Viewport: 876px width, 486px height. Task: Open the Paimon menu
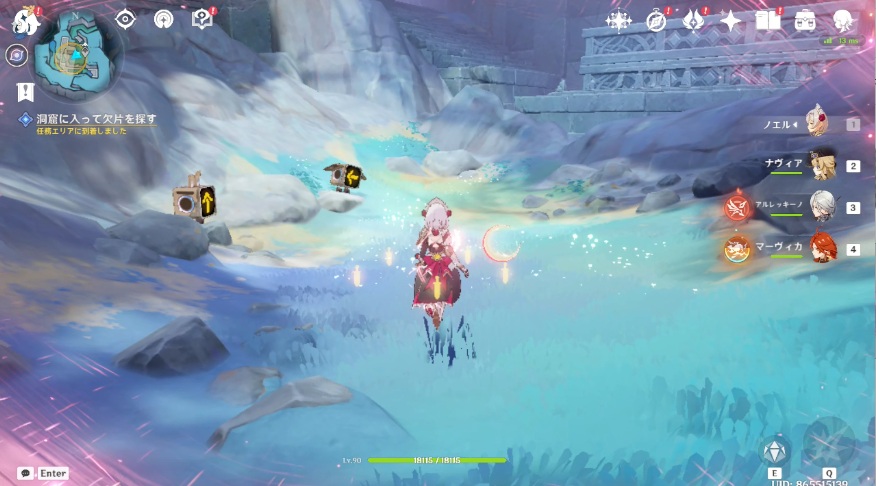click(x=24, y=20)
